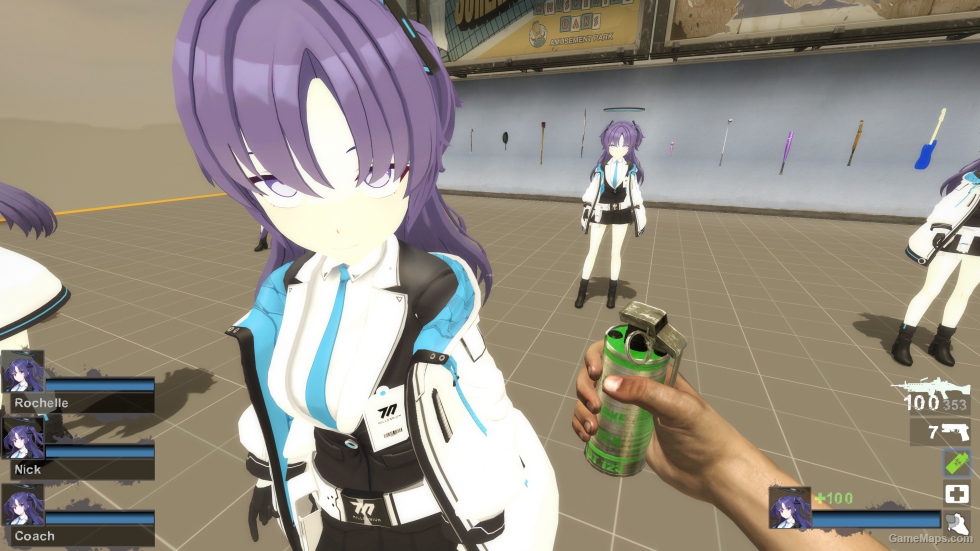980x551 pixels.
Task: Choose the first aid kit slot
Action: click(x=957, y=493)
